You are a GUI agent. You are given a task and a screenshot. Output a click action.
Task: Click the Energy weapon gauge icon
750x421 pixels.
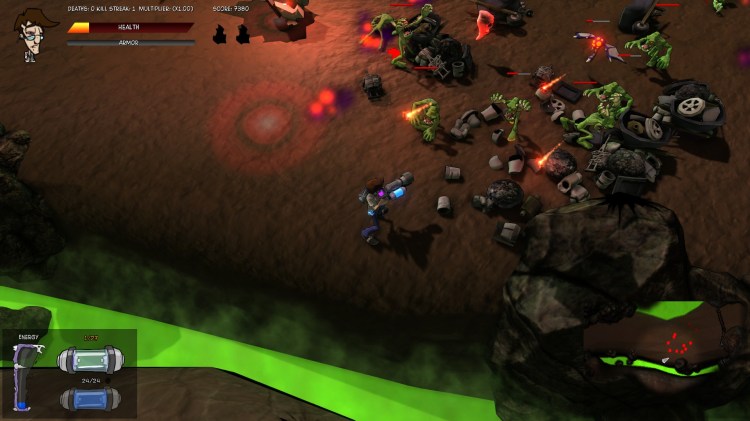tap(27, 377)
